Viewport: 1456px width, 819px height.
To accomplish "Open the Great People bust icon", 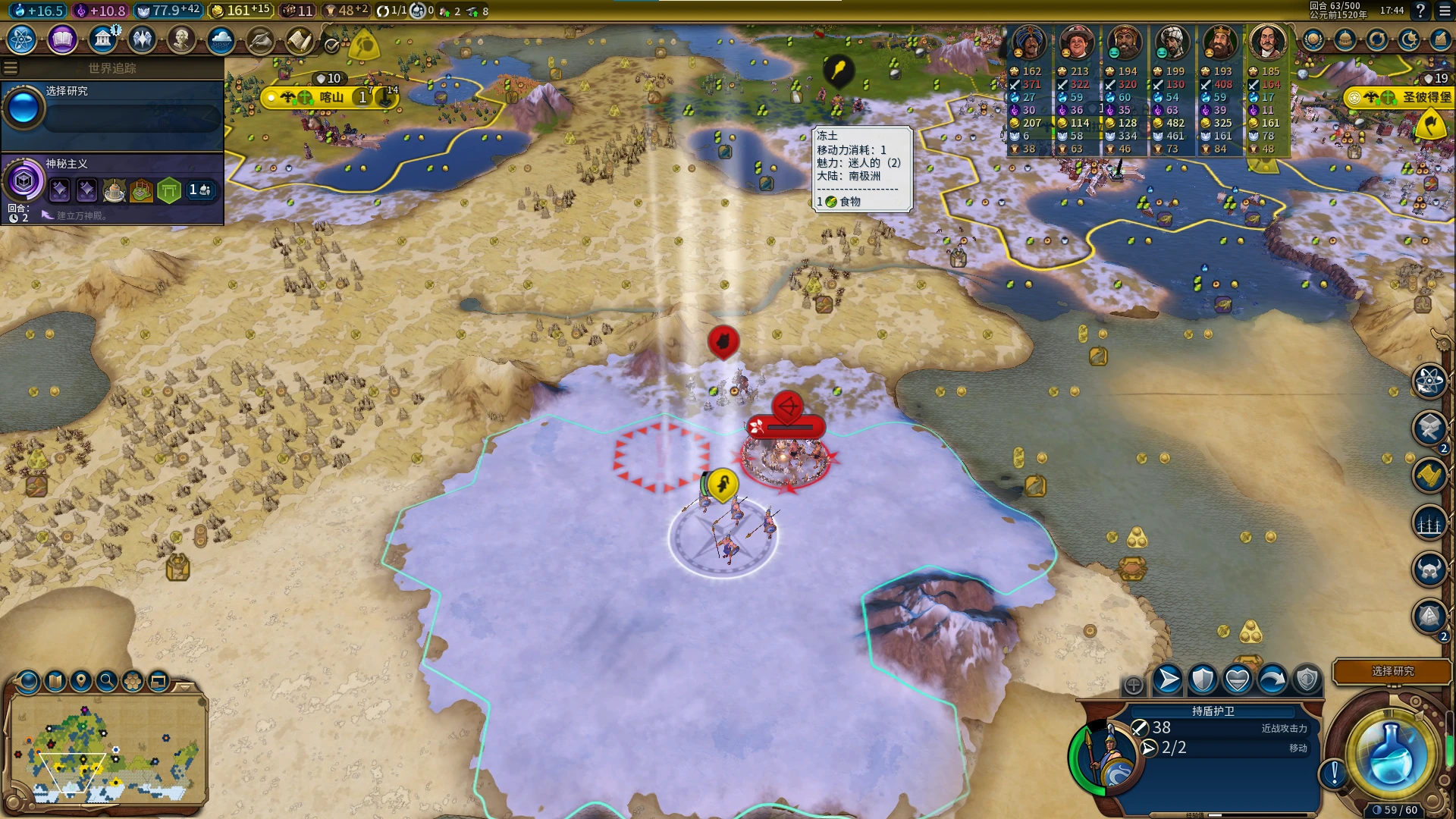I will click(181, 39).
